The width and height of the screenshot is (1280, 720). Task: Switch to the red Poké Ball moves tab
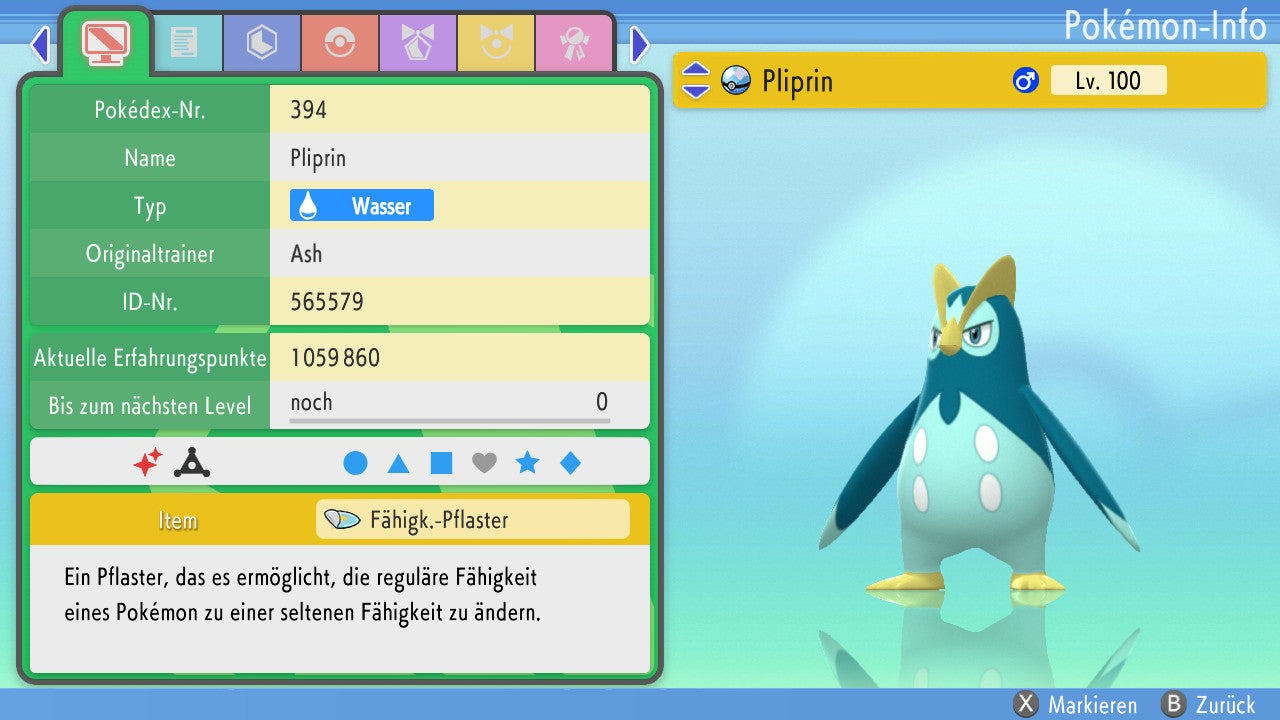pos(340,43)
